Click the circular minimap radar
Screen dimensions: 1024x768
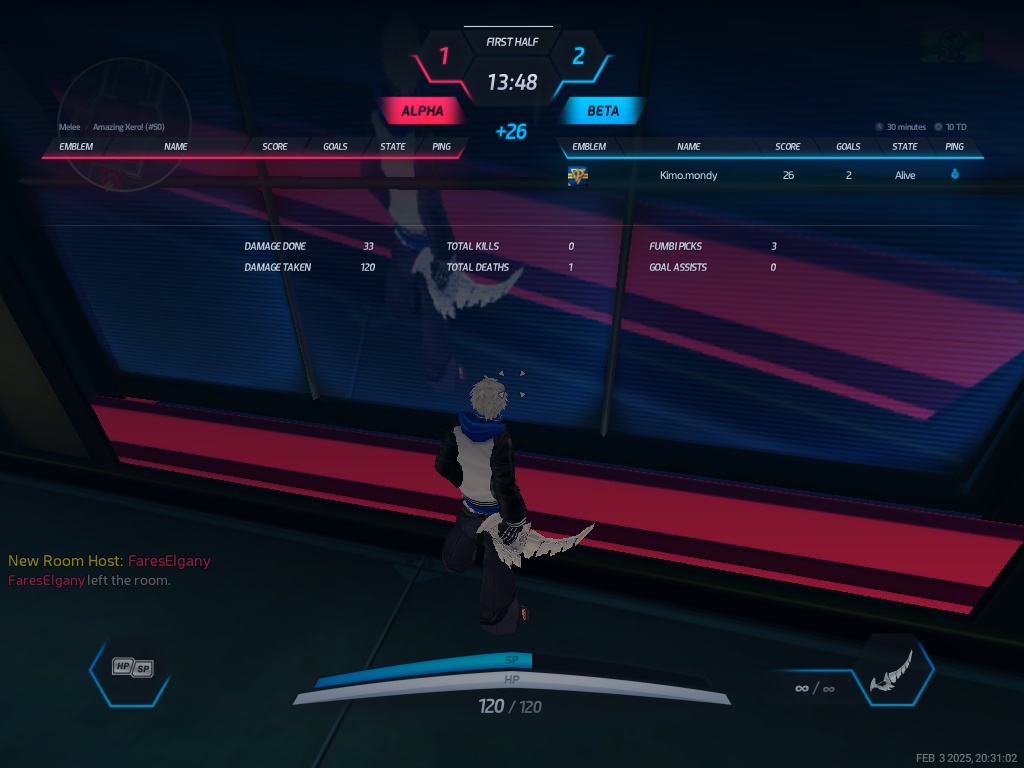pos(124,123)
